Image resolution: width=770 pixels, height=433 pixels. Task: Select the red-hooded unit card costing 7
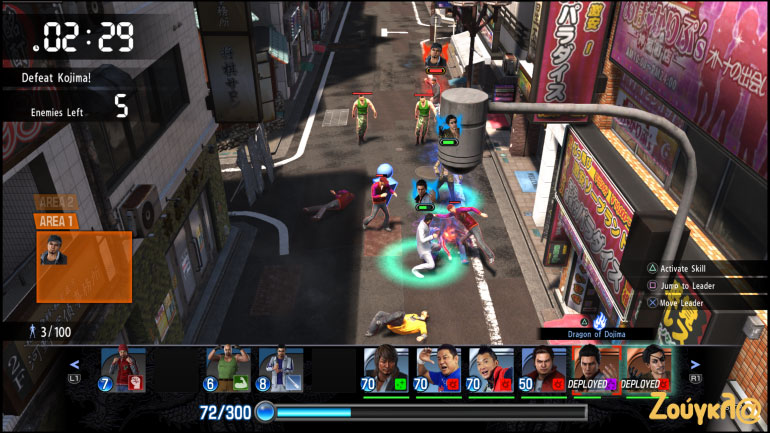pyautogui.click(x=123, y=370)
